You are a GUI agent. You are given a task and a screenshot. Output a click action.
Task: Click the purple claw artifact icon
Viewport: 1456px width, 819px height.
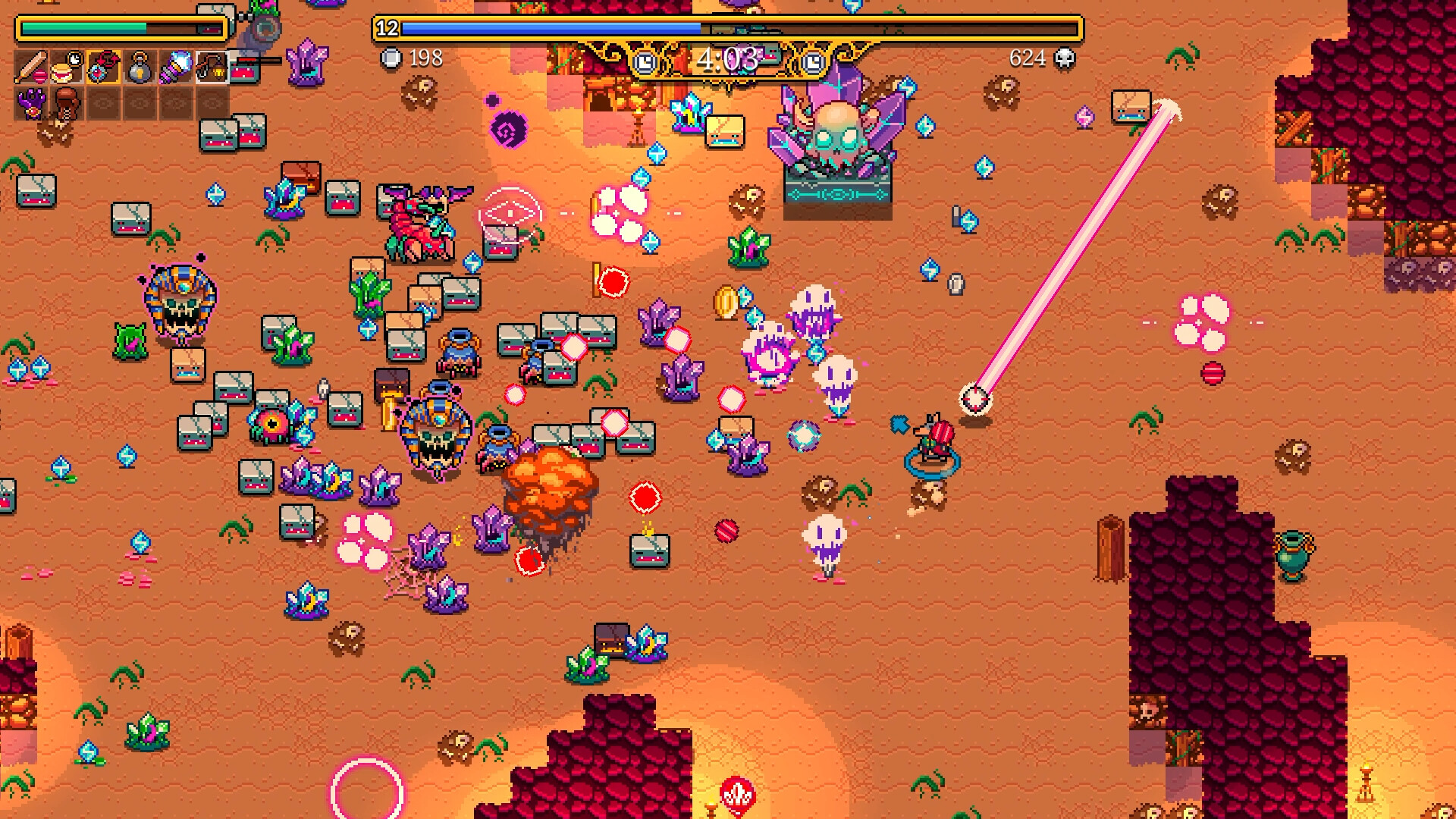(31, 105)
